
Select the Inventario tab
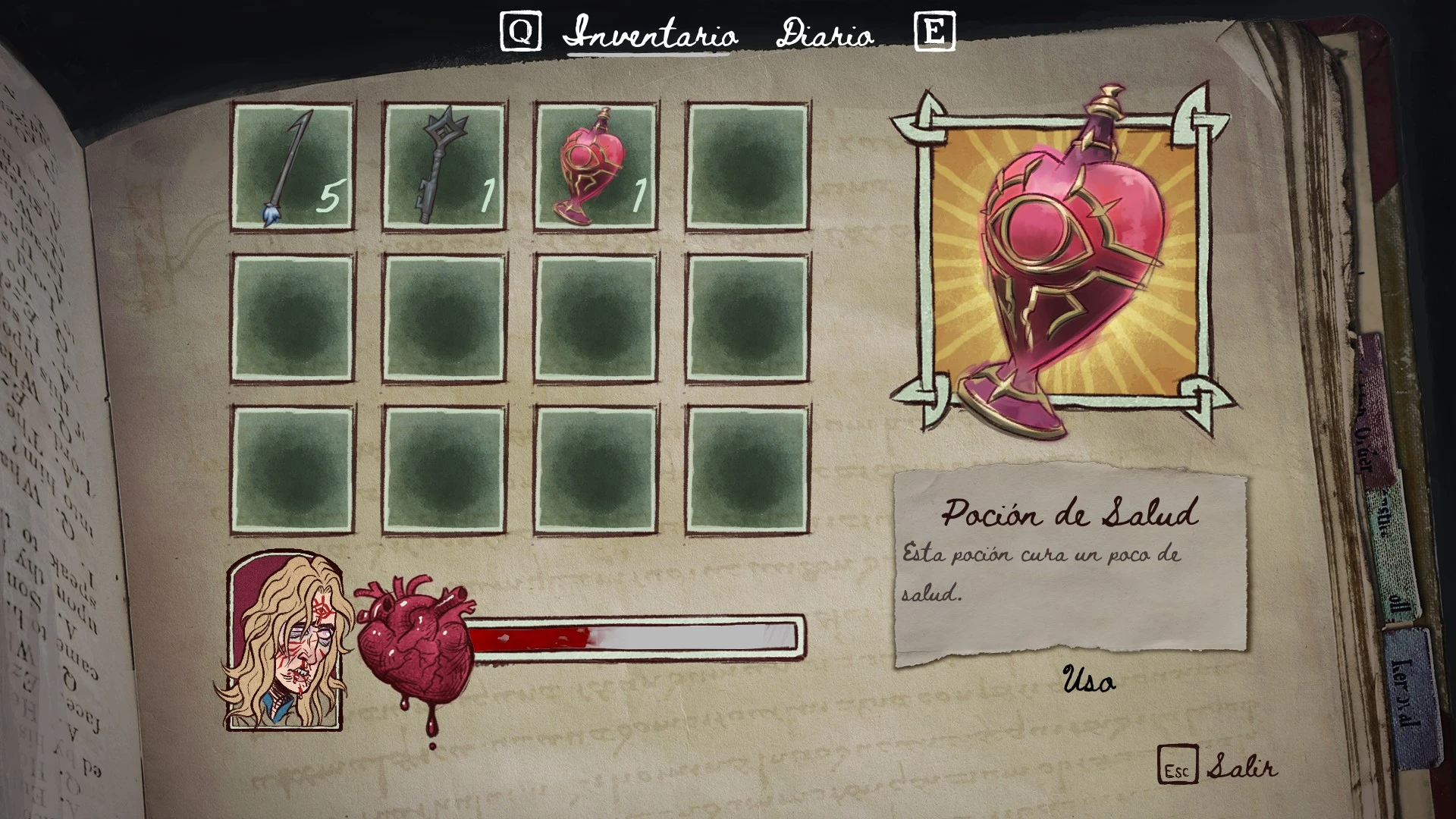point(650,34)
